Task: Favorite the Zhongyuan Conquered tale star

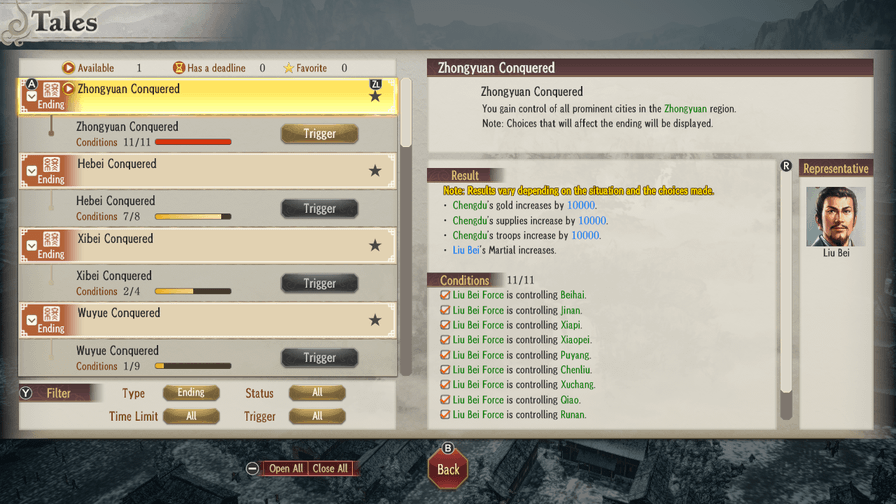Action: [375, 97]
